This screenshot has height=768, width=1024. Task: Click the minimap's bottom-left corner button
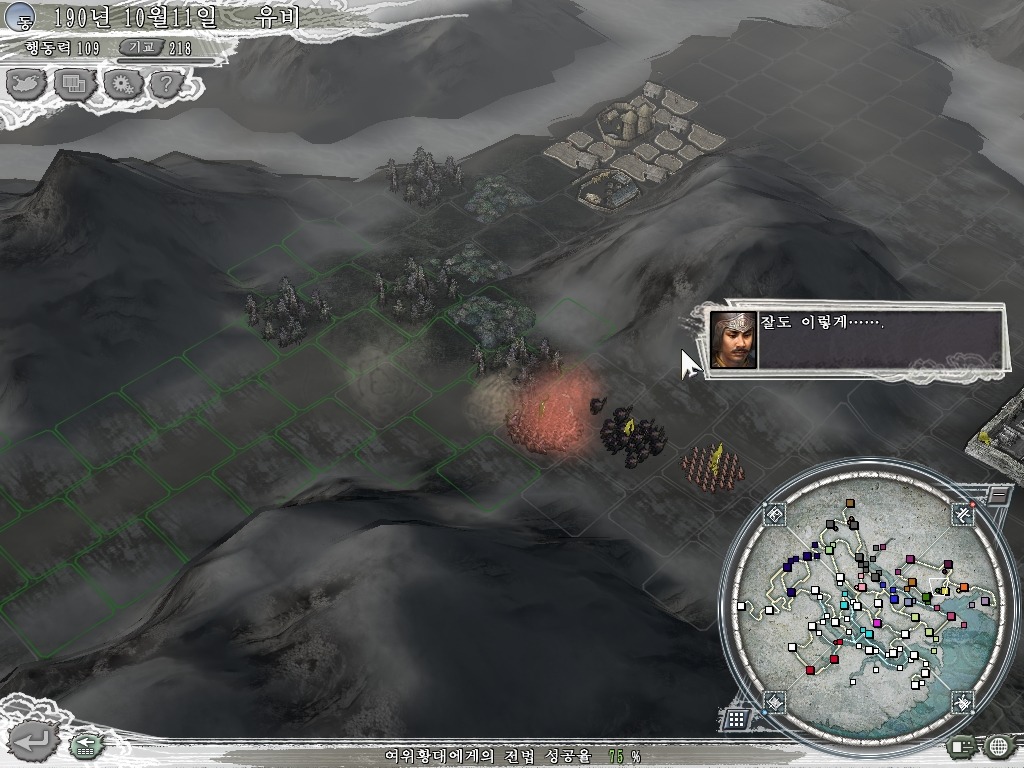tap(775, 702)
